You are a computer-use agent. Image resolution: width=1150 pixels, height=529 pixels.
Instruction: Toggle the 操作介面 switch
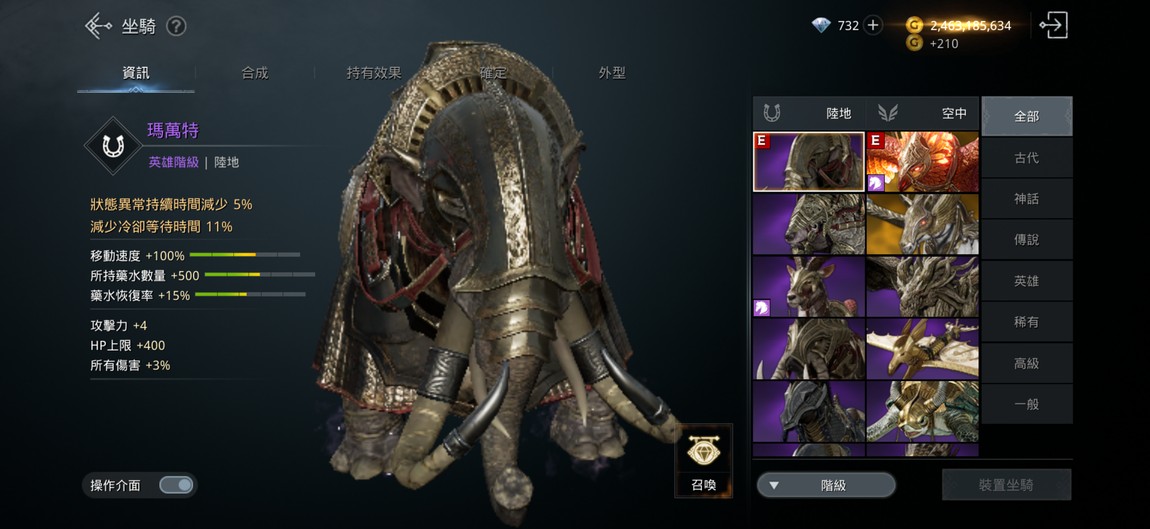click(176, 486)
